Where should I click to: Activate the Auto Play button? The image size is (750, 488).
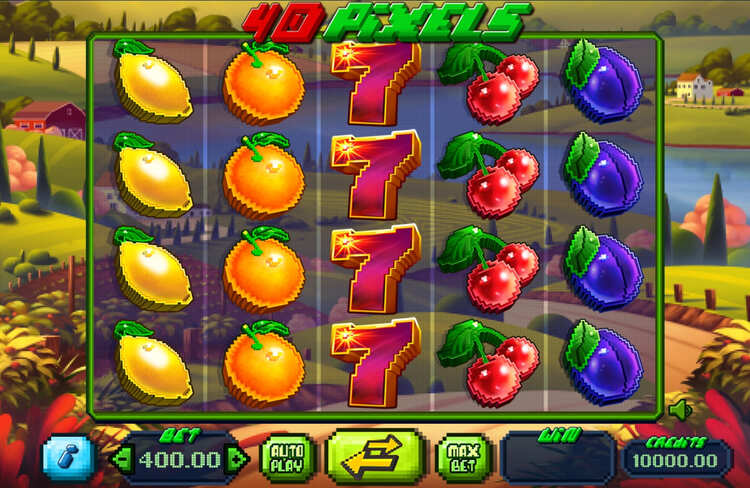point(288,459)
